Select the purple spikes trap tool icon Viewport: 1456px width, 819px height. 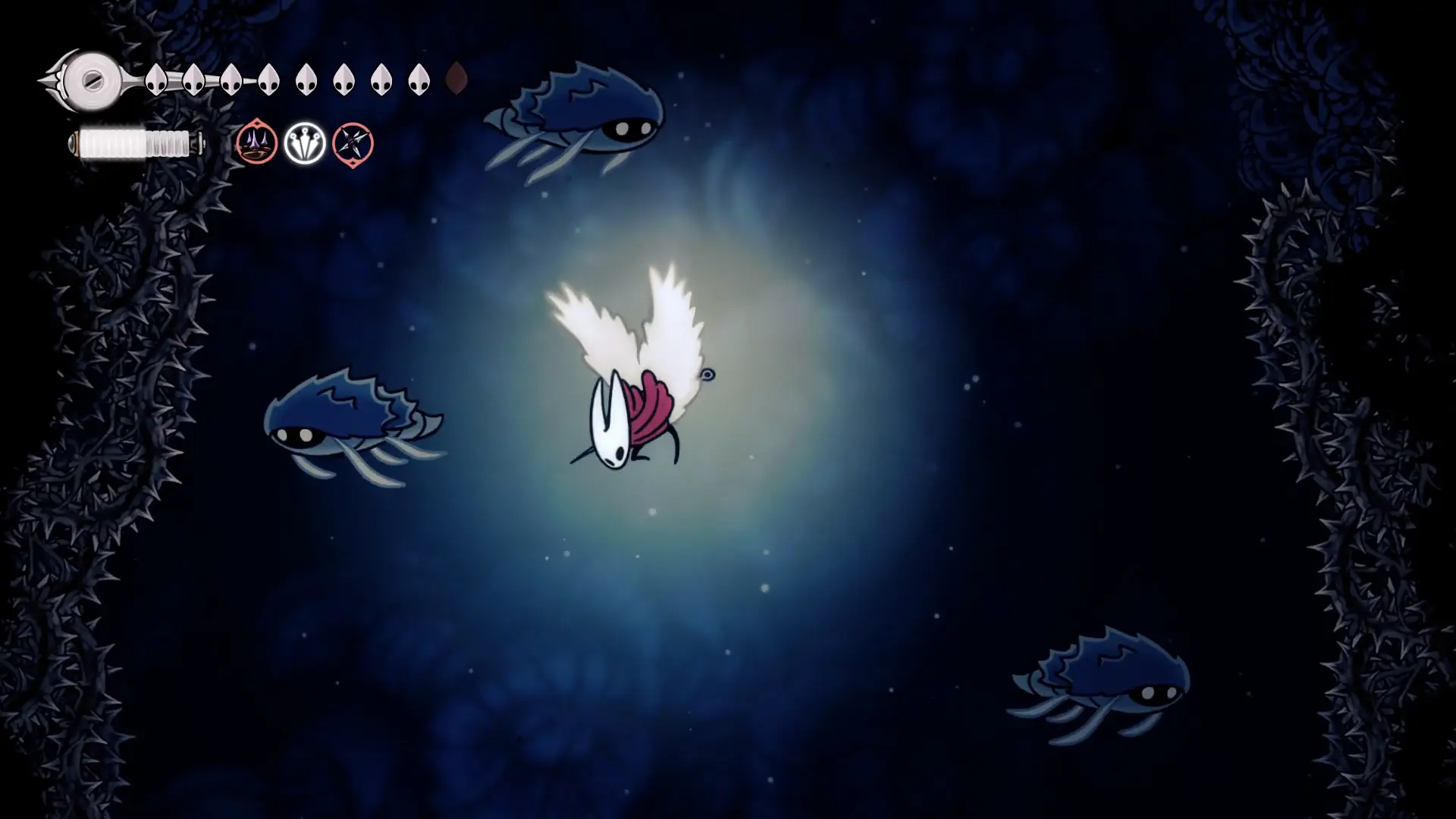256,143
